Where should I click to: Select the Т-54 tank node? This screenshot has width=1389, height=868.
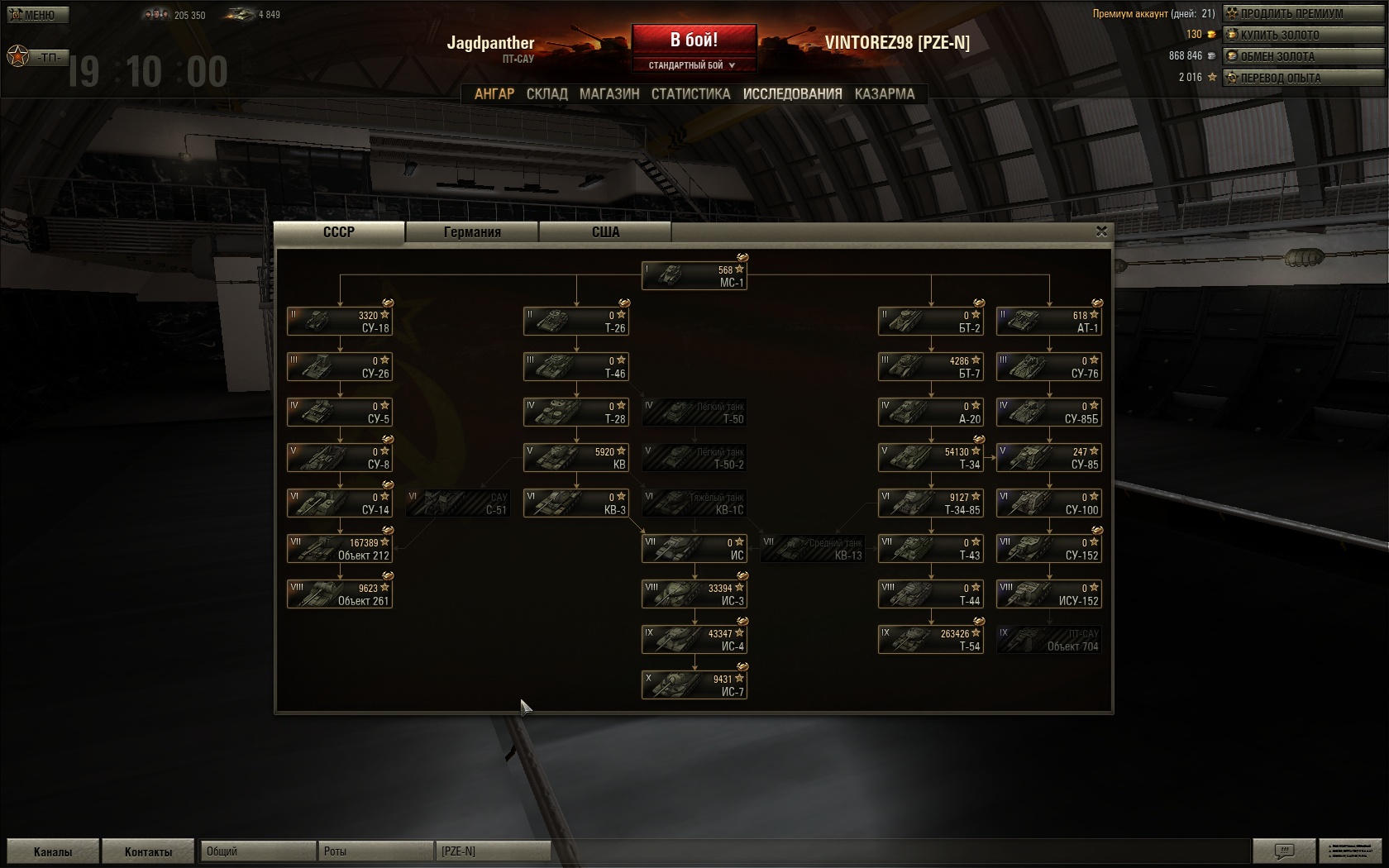[931, 640]
